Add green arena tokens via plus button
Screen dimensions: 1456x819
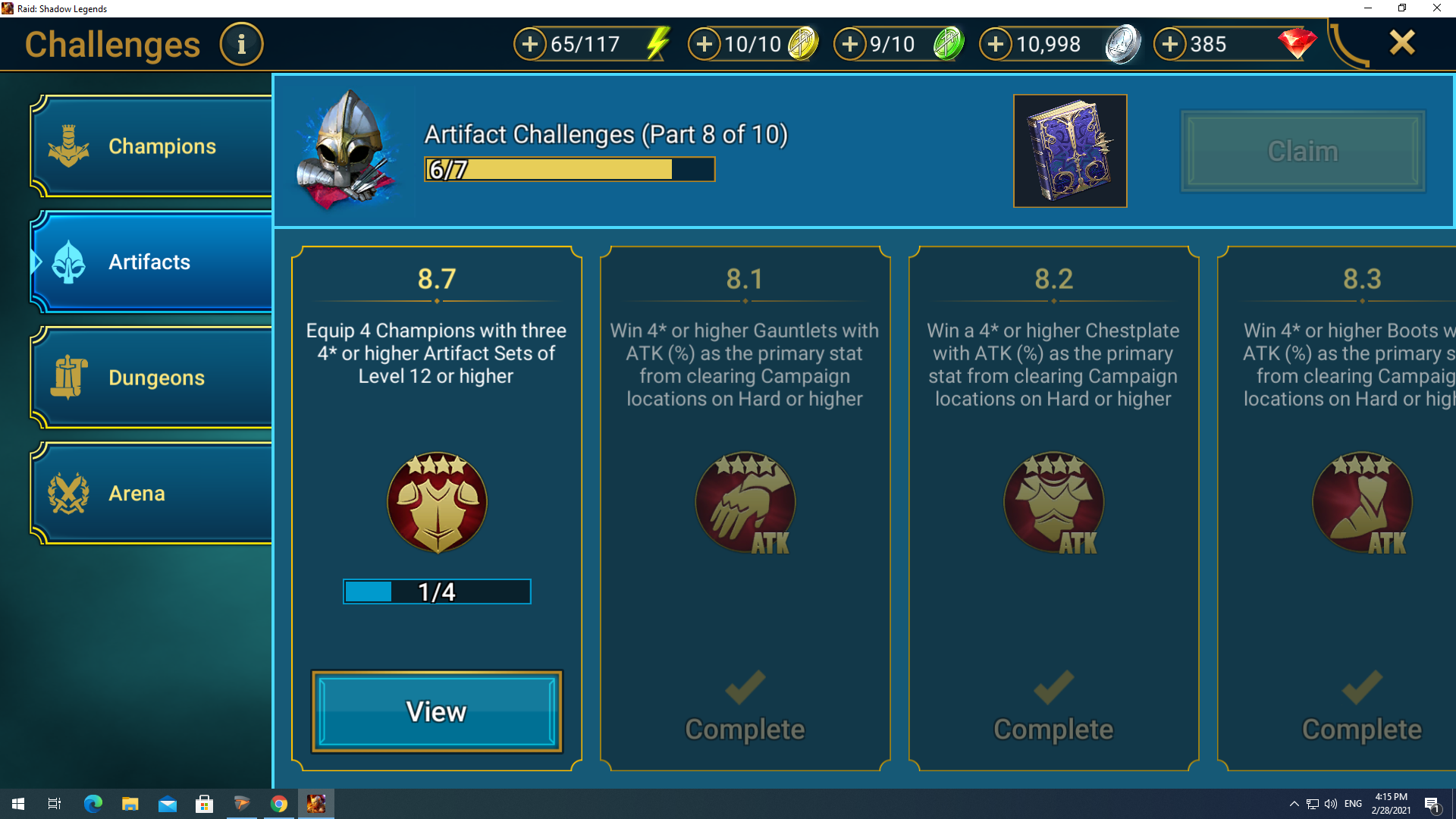tap(850, 45)
